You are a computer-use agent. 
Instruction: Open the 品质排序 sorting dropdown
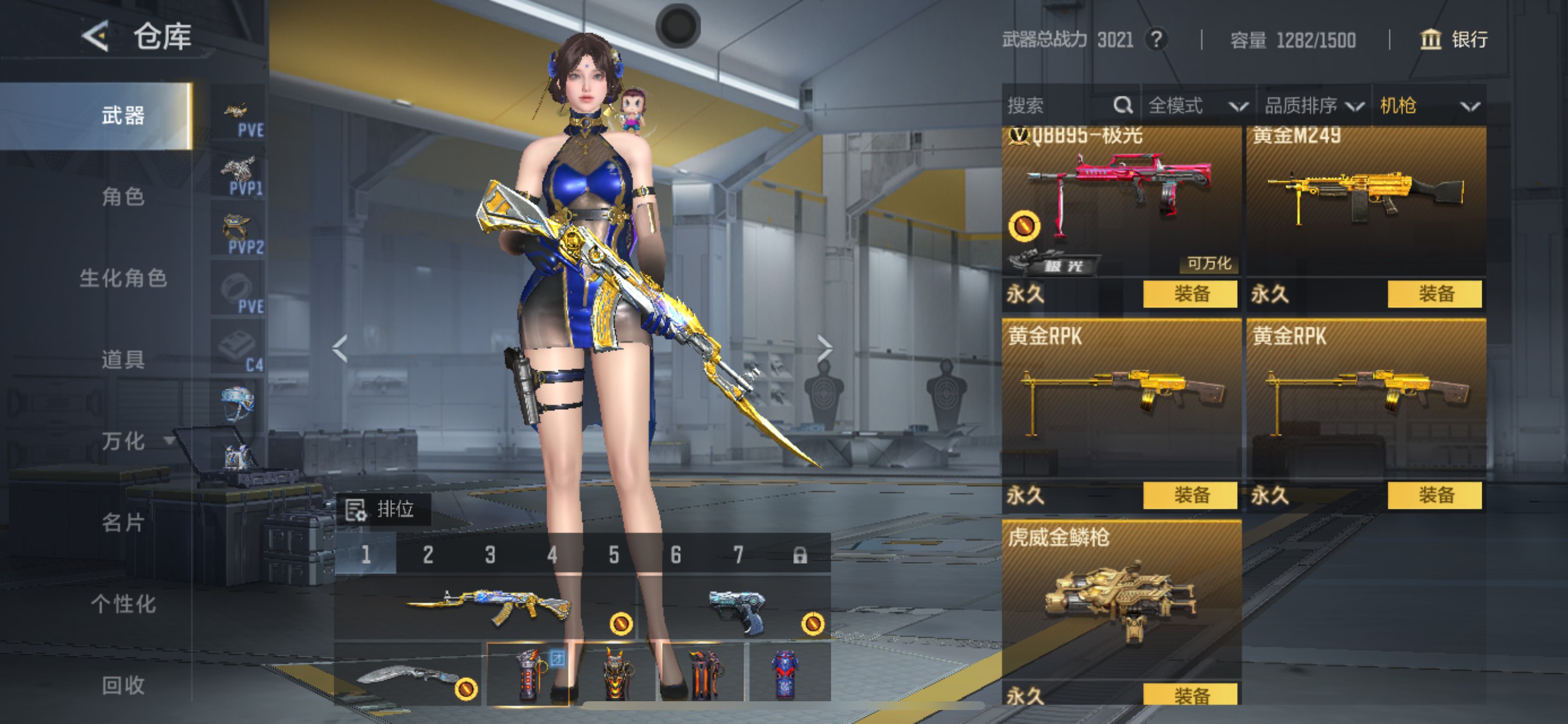tap(1314, 106)
